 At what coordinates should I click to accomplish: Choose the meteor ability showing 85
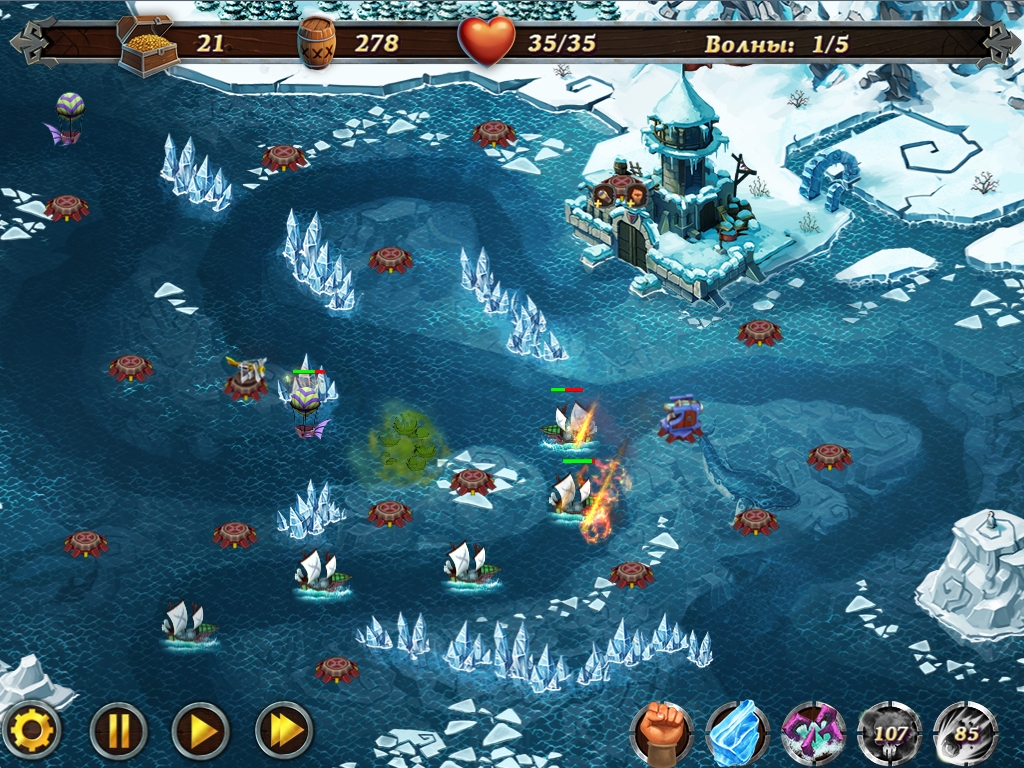(x=965, y=733)
